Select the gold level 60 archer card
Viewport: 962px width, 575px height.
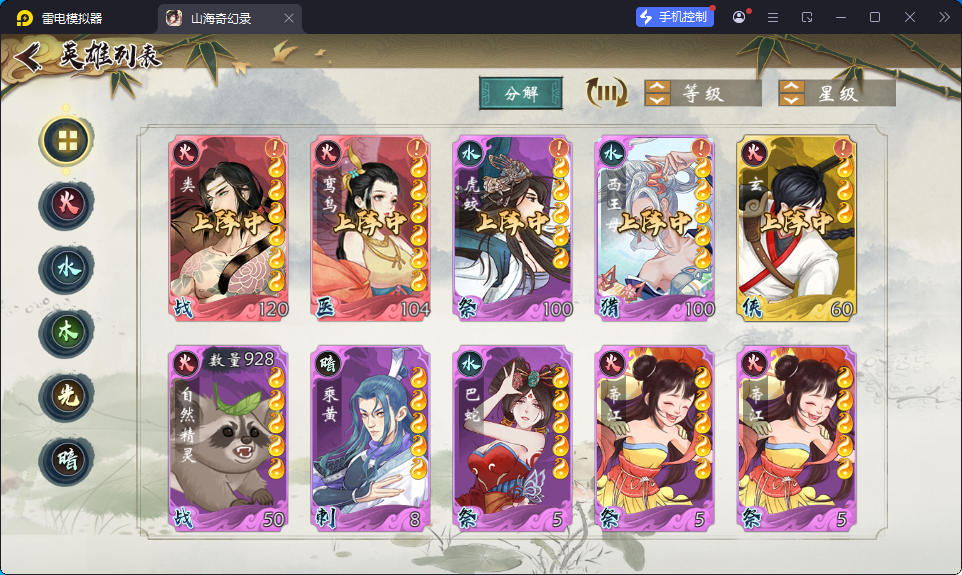click(797, 228)
